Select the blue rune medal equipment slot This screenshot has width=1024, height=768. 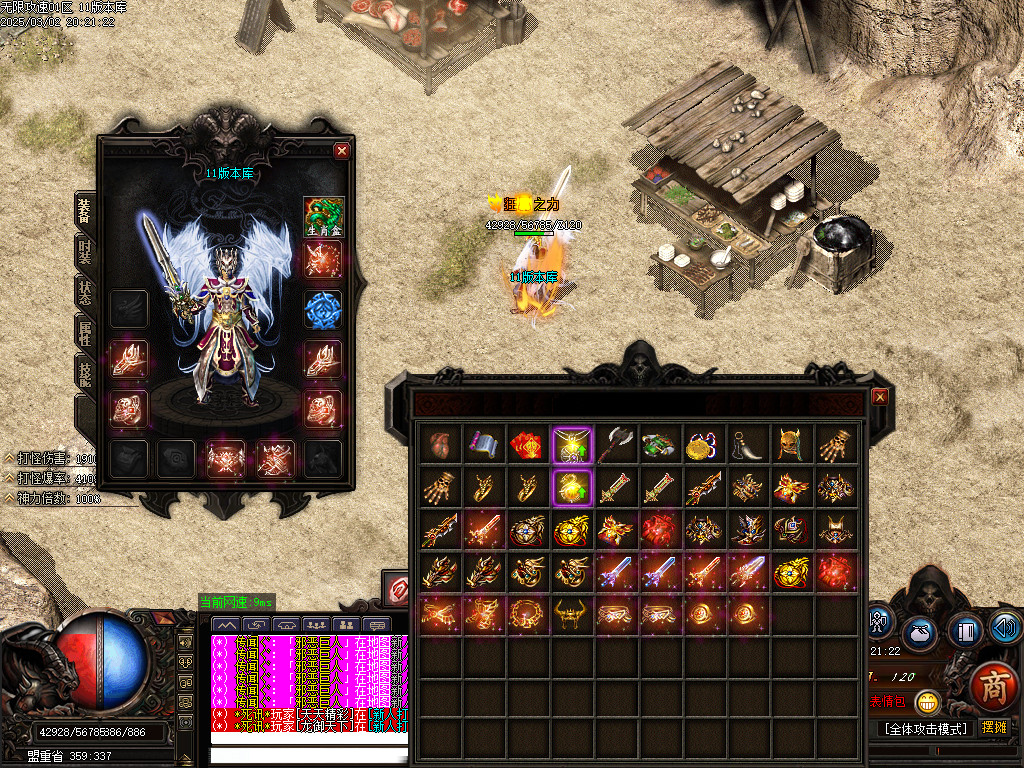pos(323,310)
